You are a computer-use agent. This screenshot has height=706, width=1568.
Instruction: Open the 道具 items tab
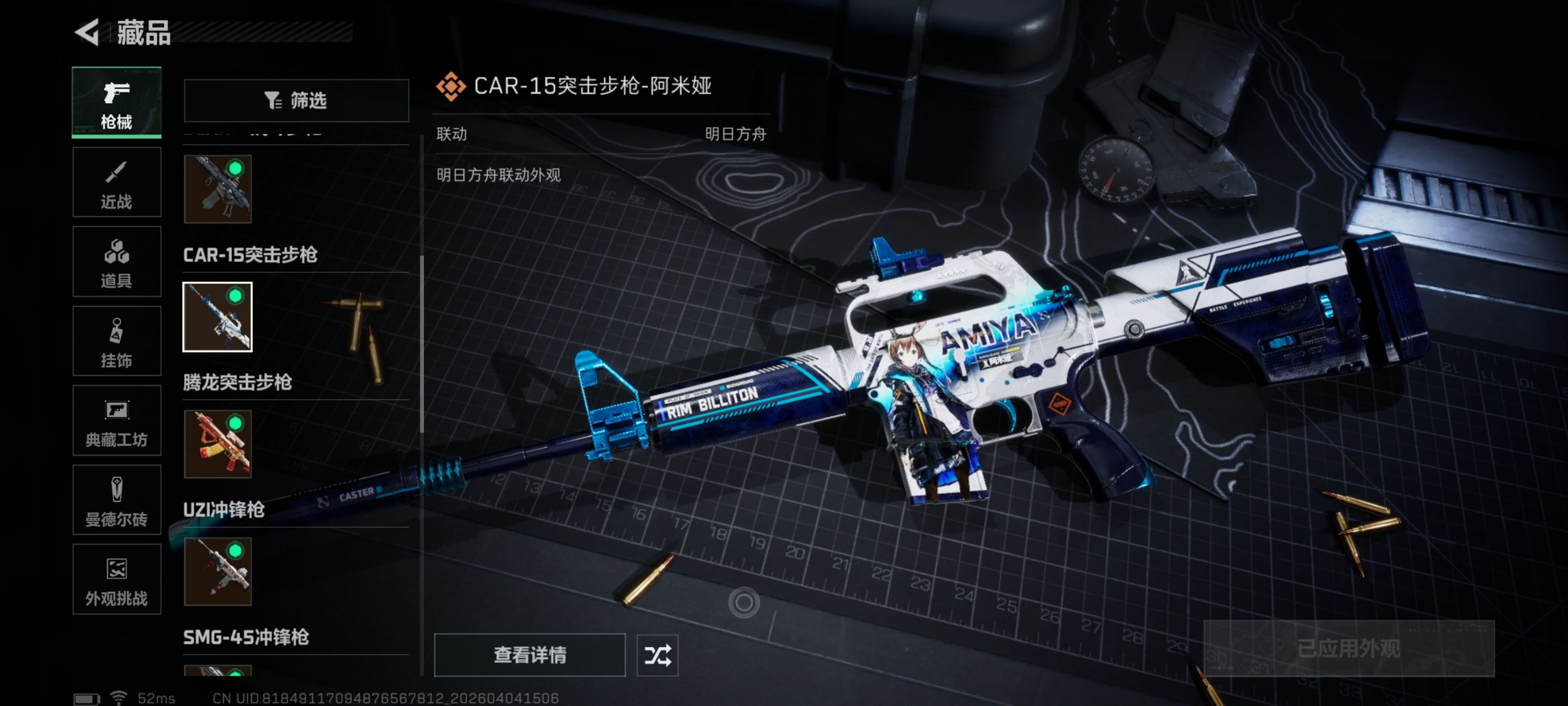pyautogui.click(x=116, y=262)
